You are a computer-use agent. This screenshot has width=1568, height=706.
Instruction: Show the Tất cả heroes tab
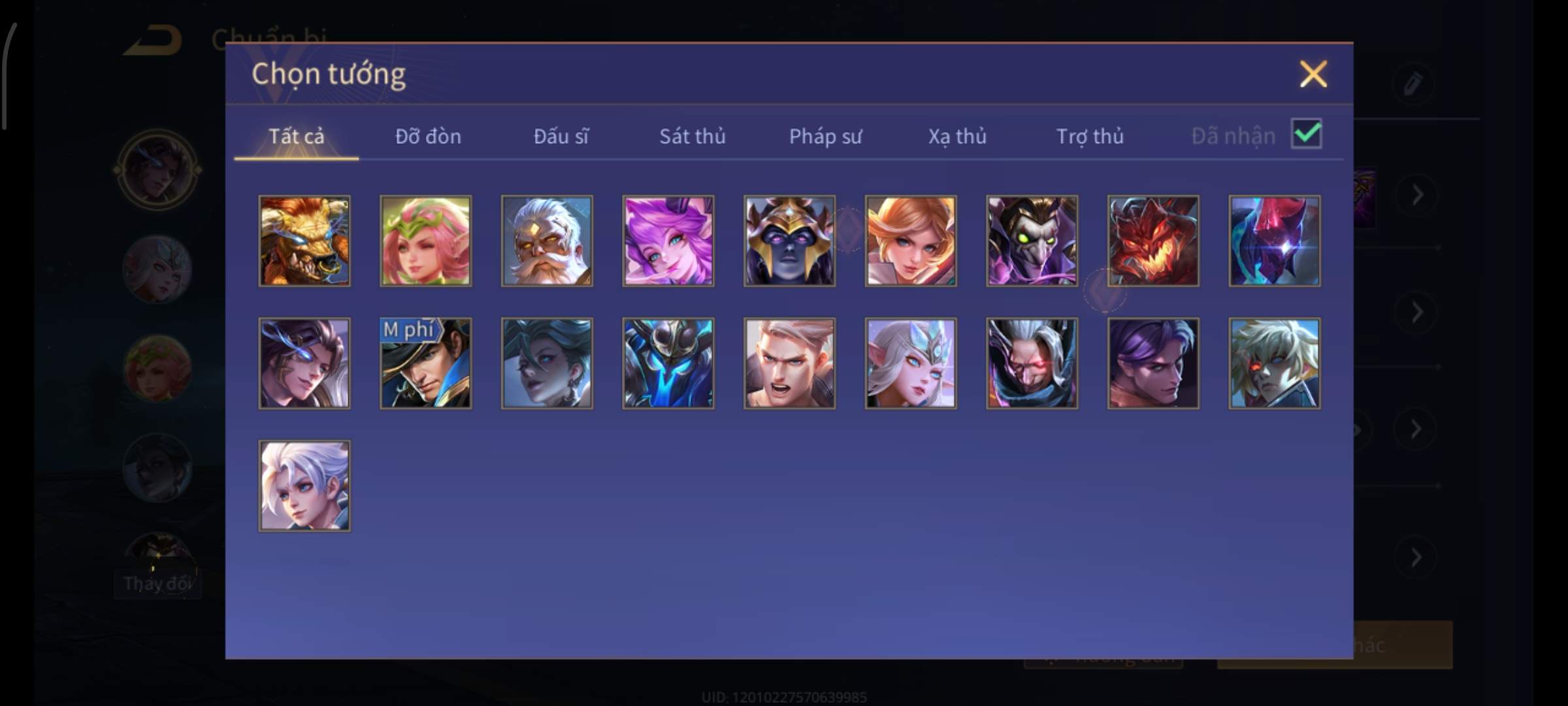click(x=296, y=137)
